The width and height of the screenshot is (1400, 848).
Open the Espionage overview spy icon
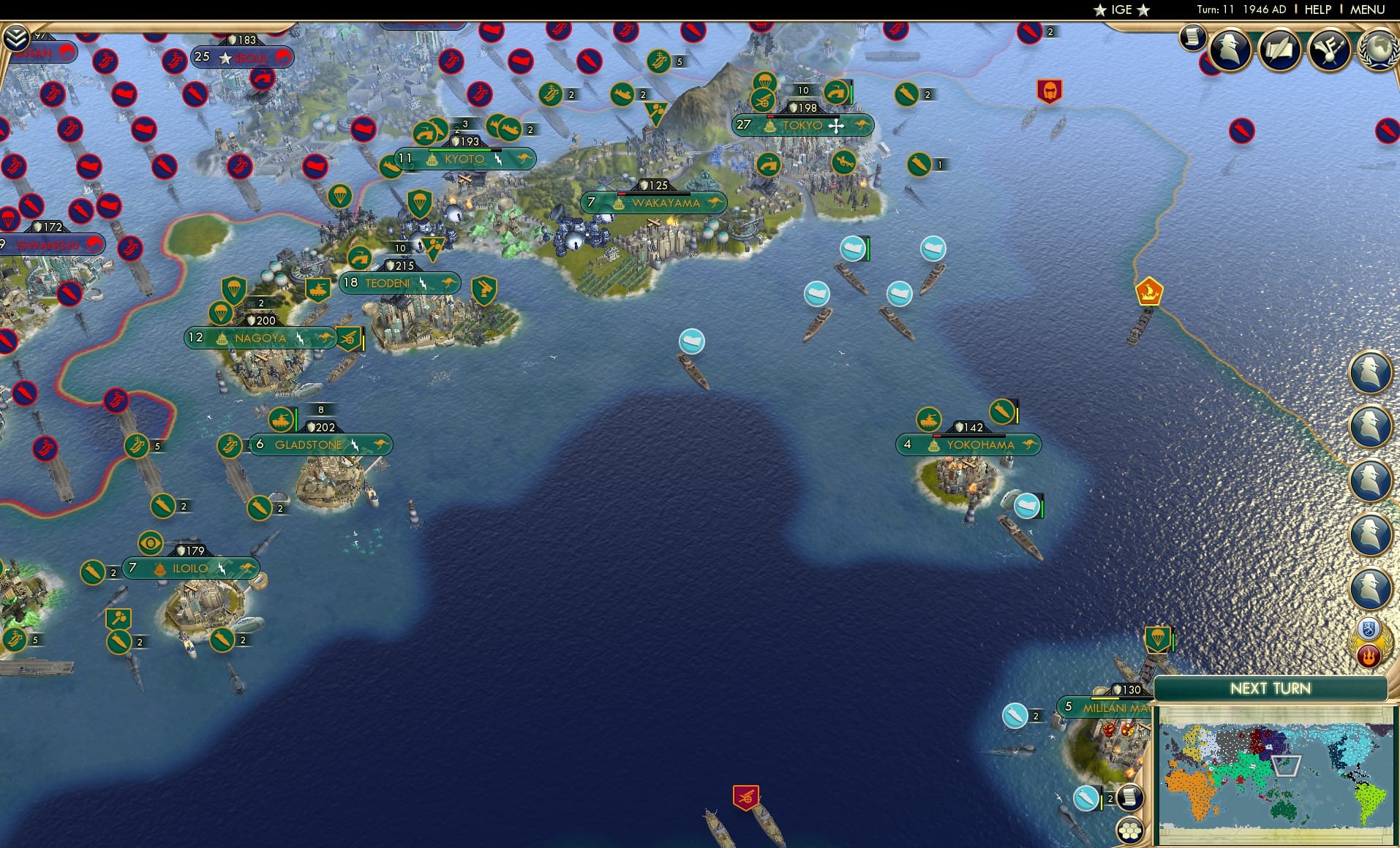[x=1230, y=50]
